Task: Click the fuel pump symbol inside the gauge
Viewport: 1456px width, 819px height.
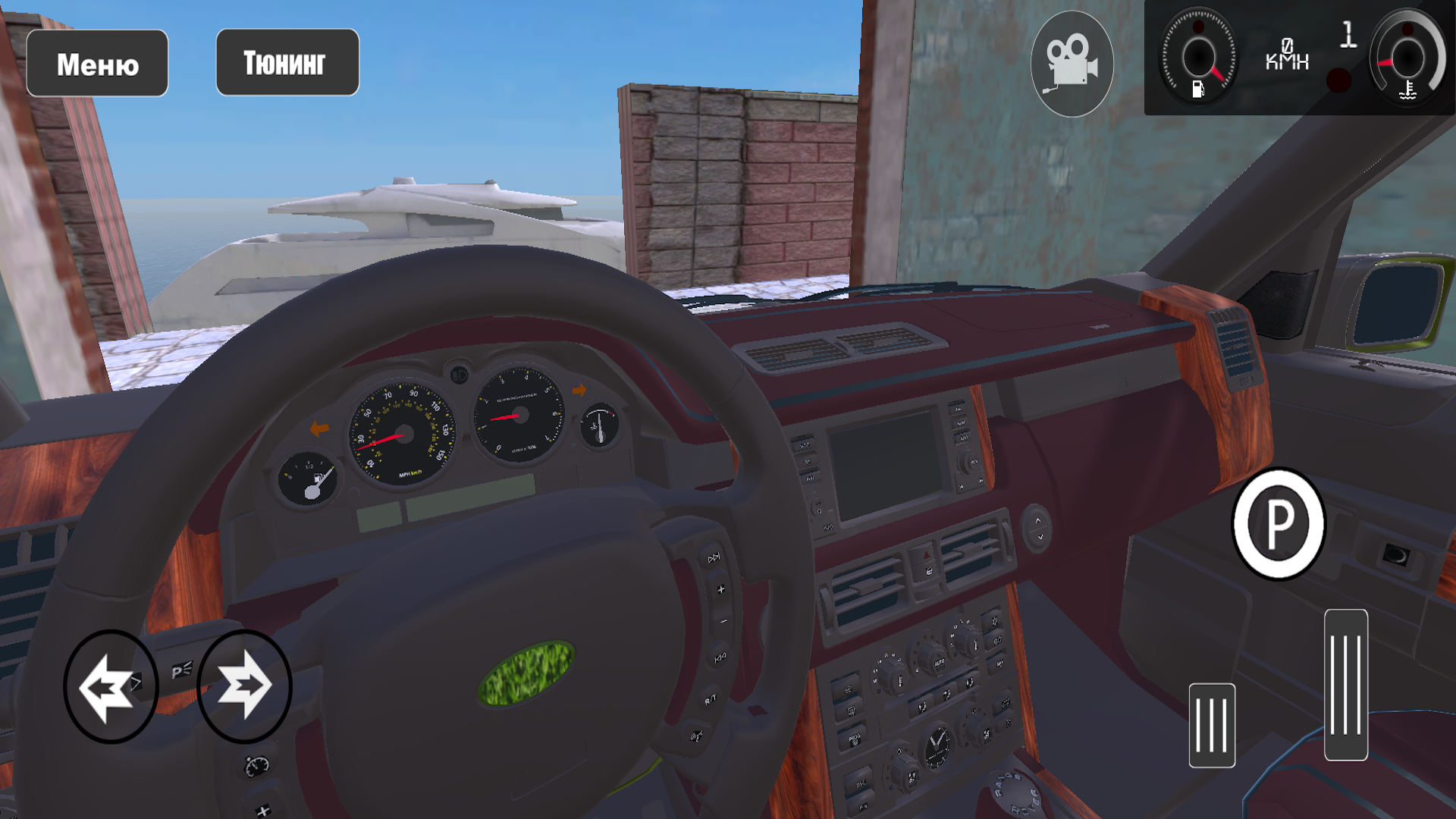Action: coord(1200,89)
